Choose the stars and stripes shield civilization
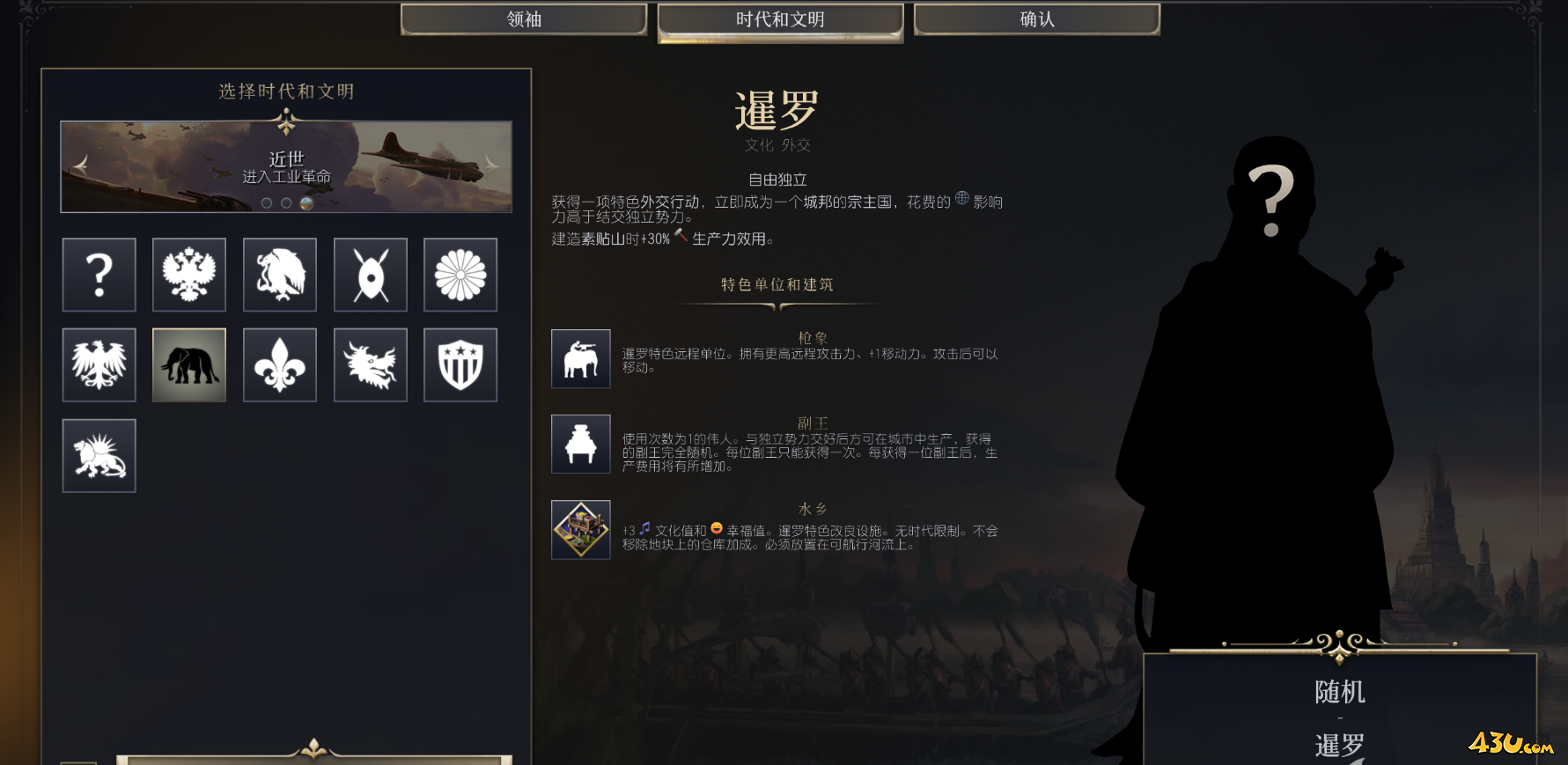Screen dimensions: 1568x765 click(460, 365)
